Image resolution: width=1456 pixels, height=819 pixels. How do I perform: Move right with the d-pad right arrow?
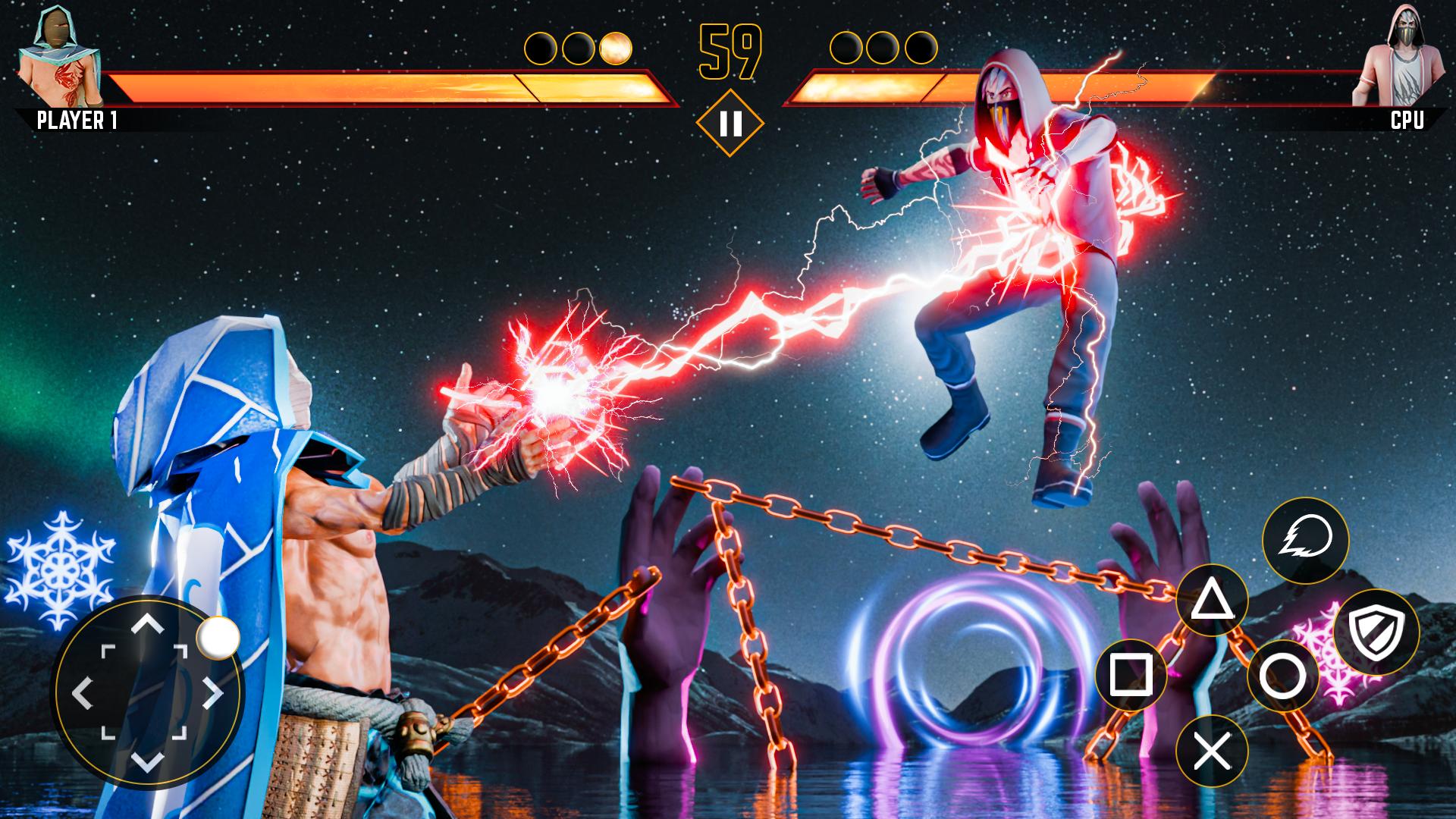212,693
